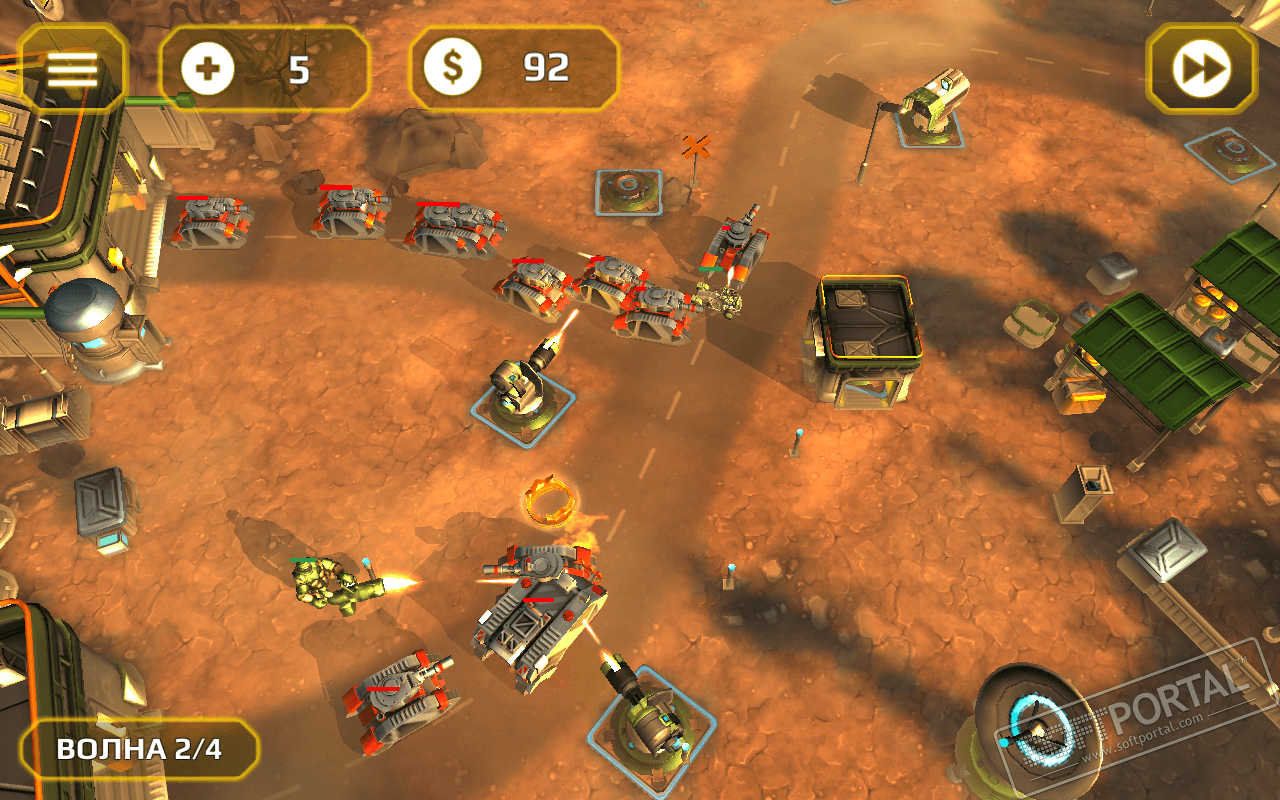Activate the fast-forward speed button
Screen dimensions: 1280x800
(x=1201, y=68)
